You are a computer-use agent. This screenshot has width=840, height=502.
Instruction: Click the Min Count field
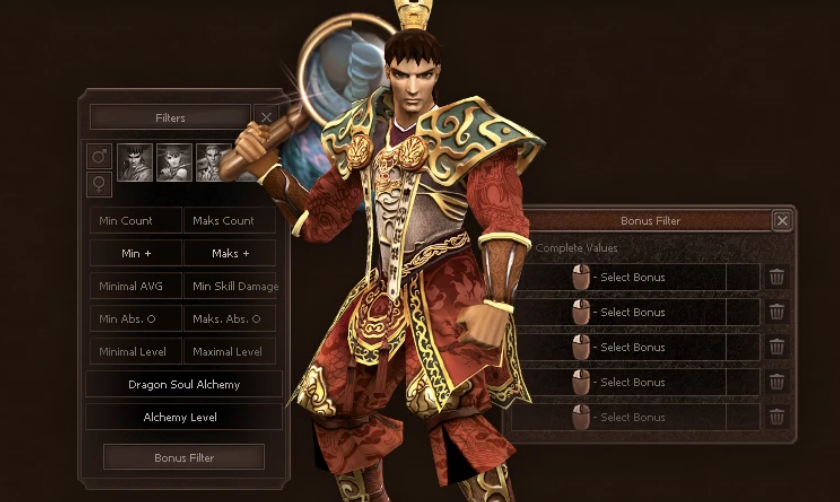coord(136,221)
